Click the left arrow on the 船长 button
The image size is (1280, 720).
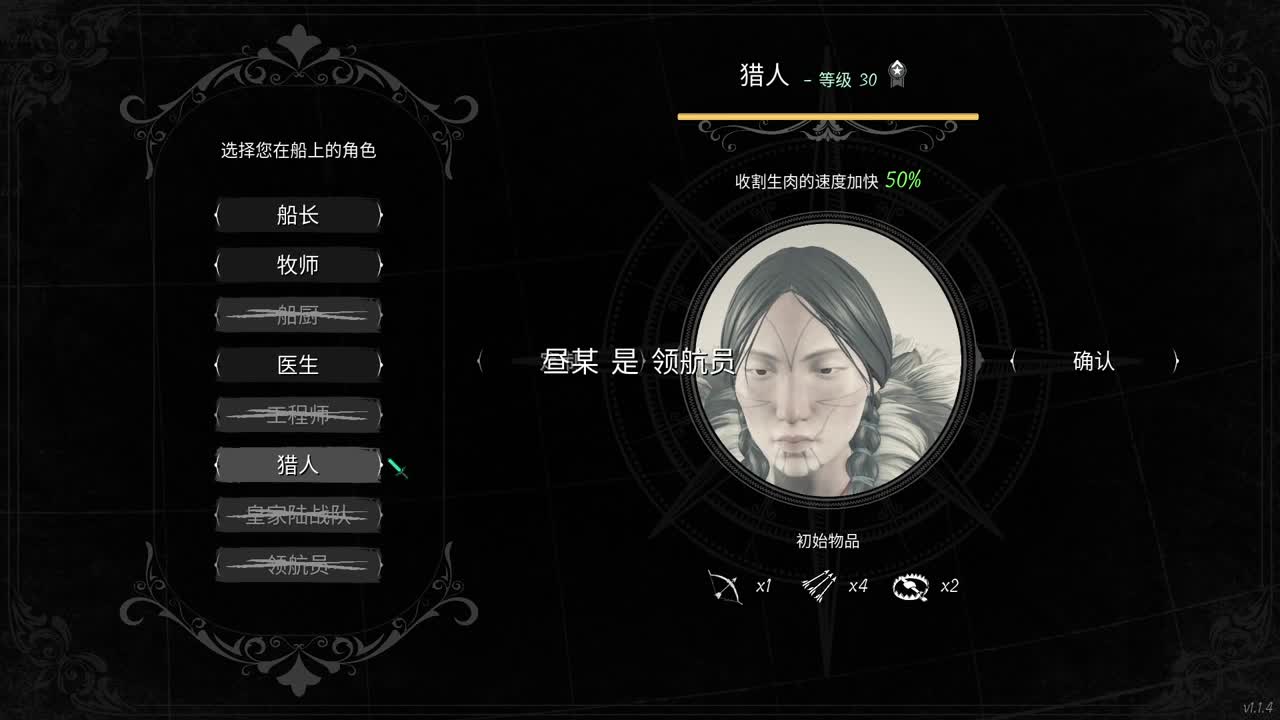pyautogui.click(x=218, y=215)
